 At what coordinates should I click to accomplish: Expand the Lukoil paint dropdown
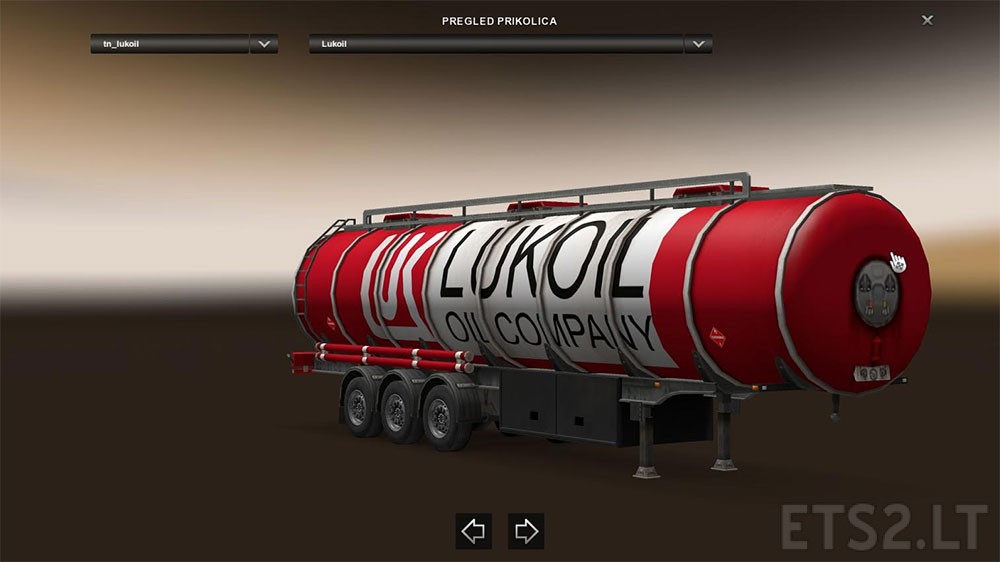698,44
